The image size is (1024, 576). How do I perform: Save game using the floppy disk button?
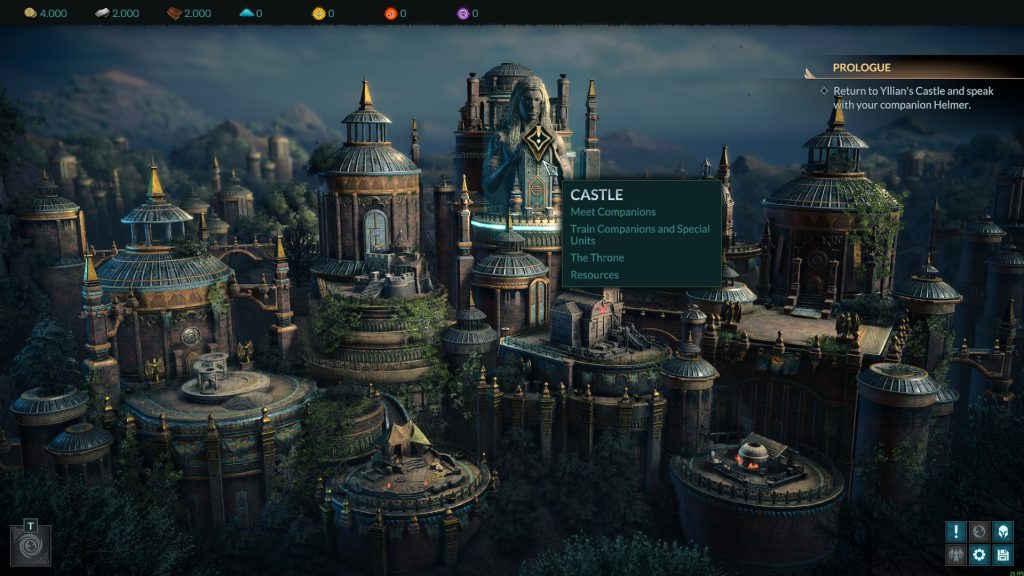click(x=1003, y=555)
